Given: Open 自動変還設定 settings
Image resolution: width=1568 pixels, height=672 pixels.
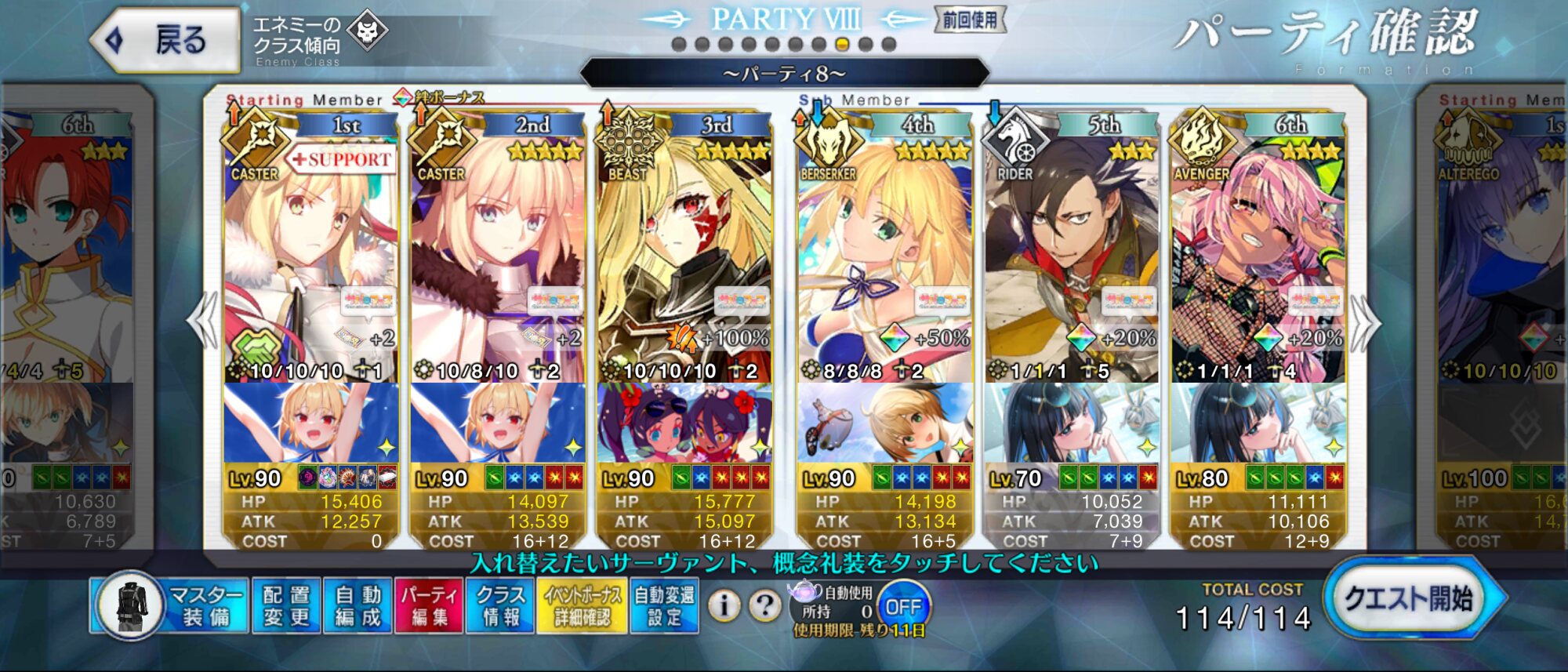Looking at the screenshot, I should pos(664,605).
